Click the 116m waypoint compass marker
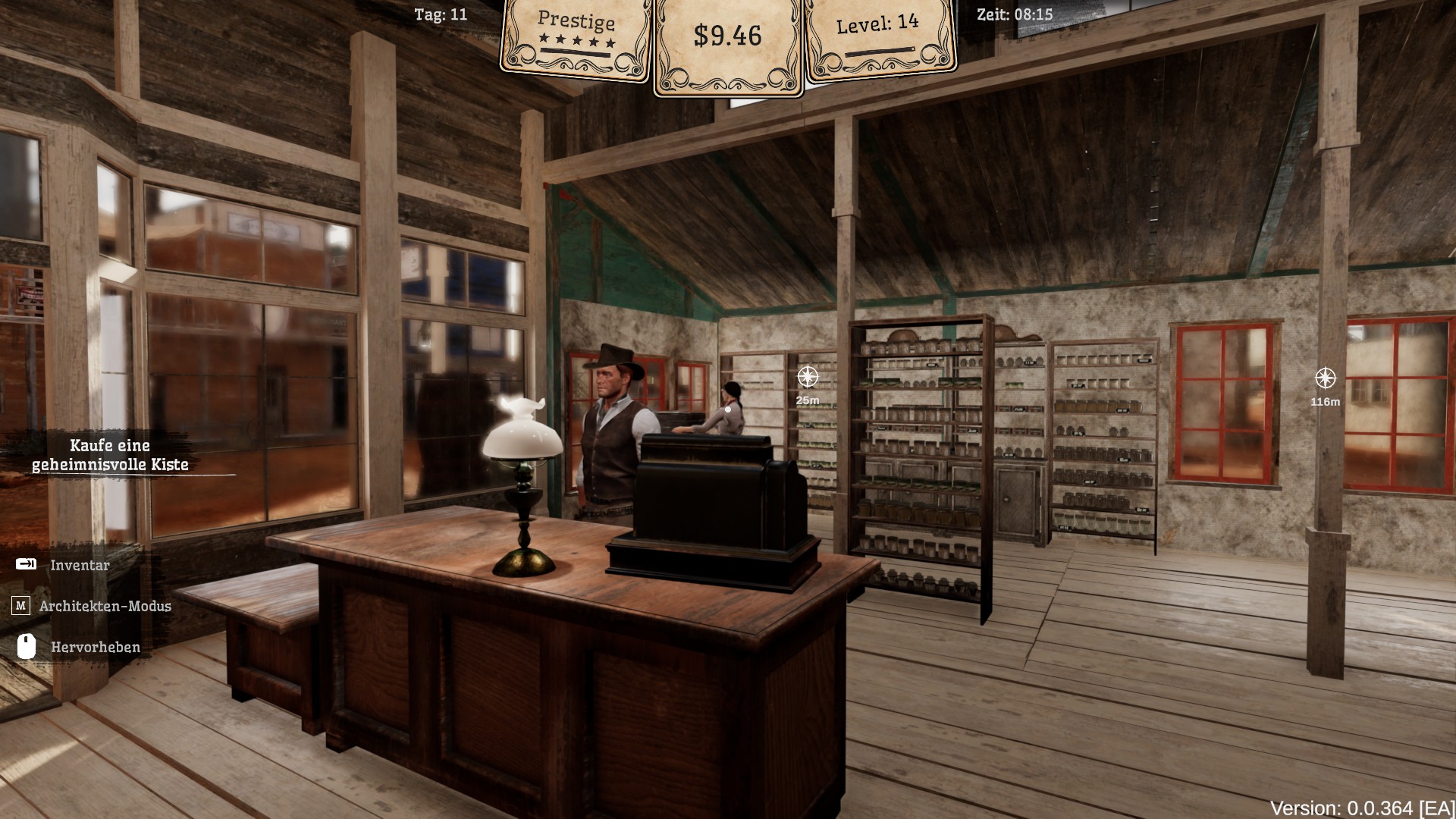 [1325, 378]
